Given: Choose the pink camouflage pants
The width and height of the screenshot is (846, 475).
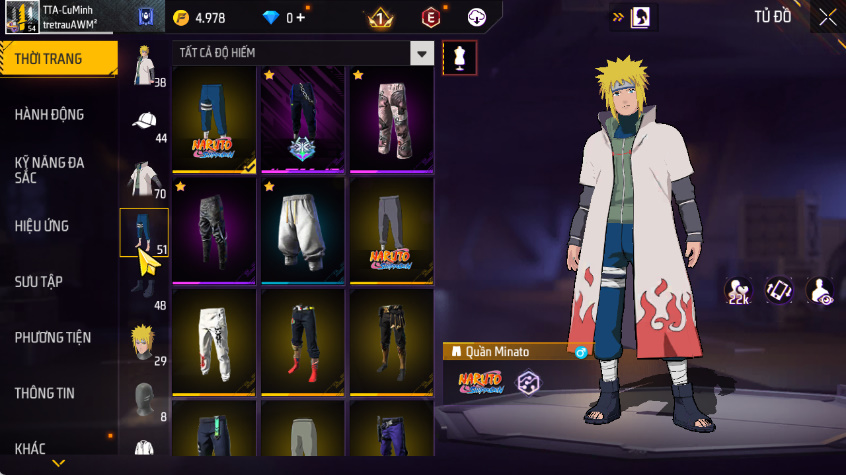Looking at the screenshot, I should click(391, 119).
